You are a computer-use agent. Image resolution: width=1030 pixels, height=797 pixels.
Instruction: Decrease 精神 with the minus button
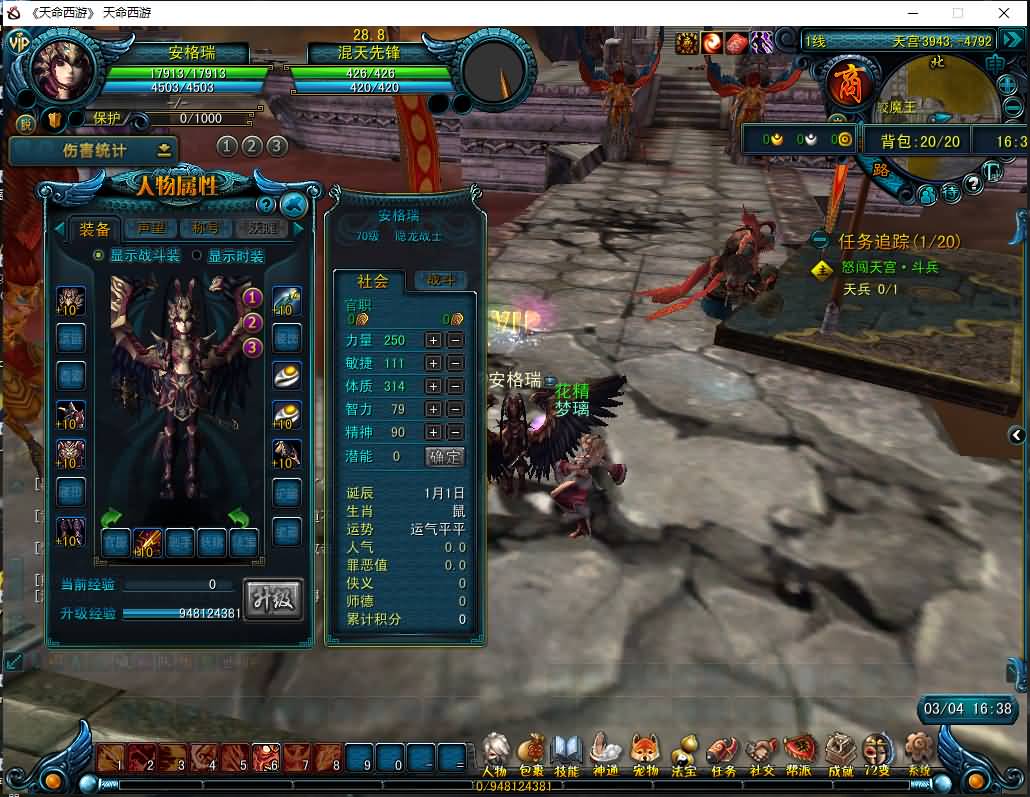click(x=455, y=432)
